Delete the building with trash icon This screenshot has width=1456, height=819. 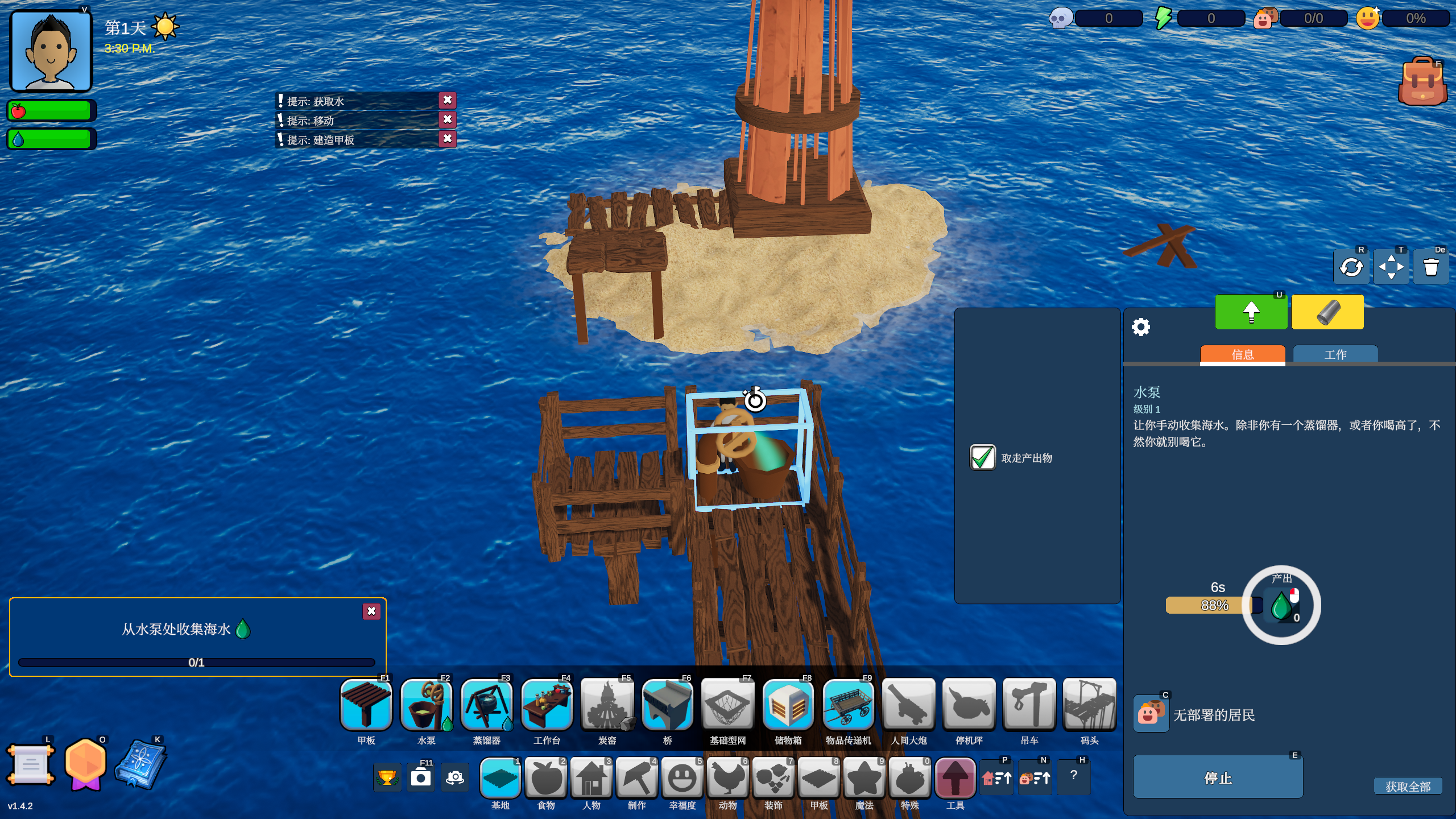point(1431,267)
